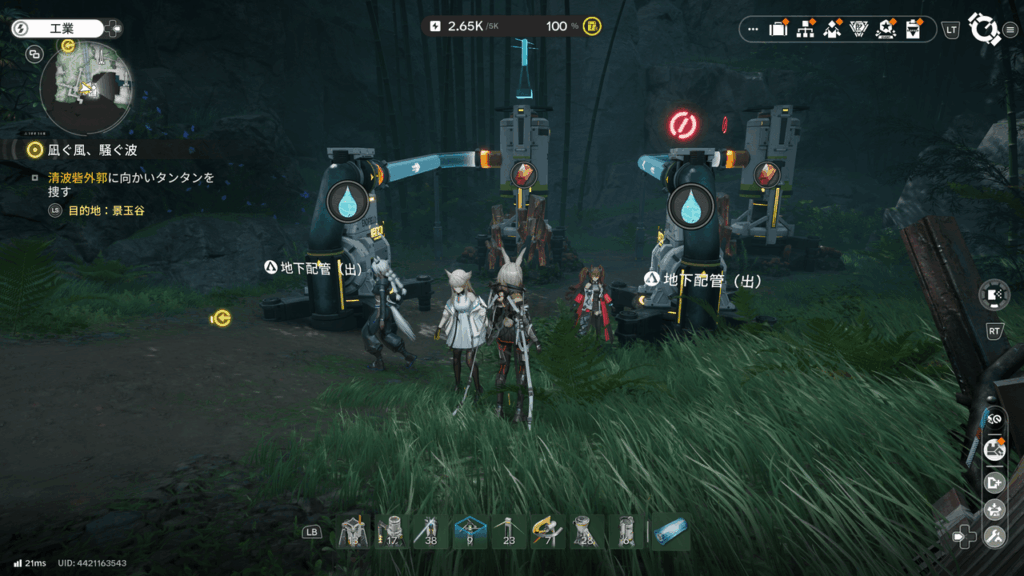The image size is (1024, 576).
Task: Click the wrench and hammer build tool
Action: [x=994, y=538]
